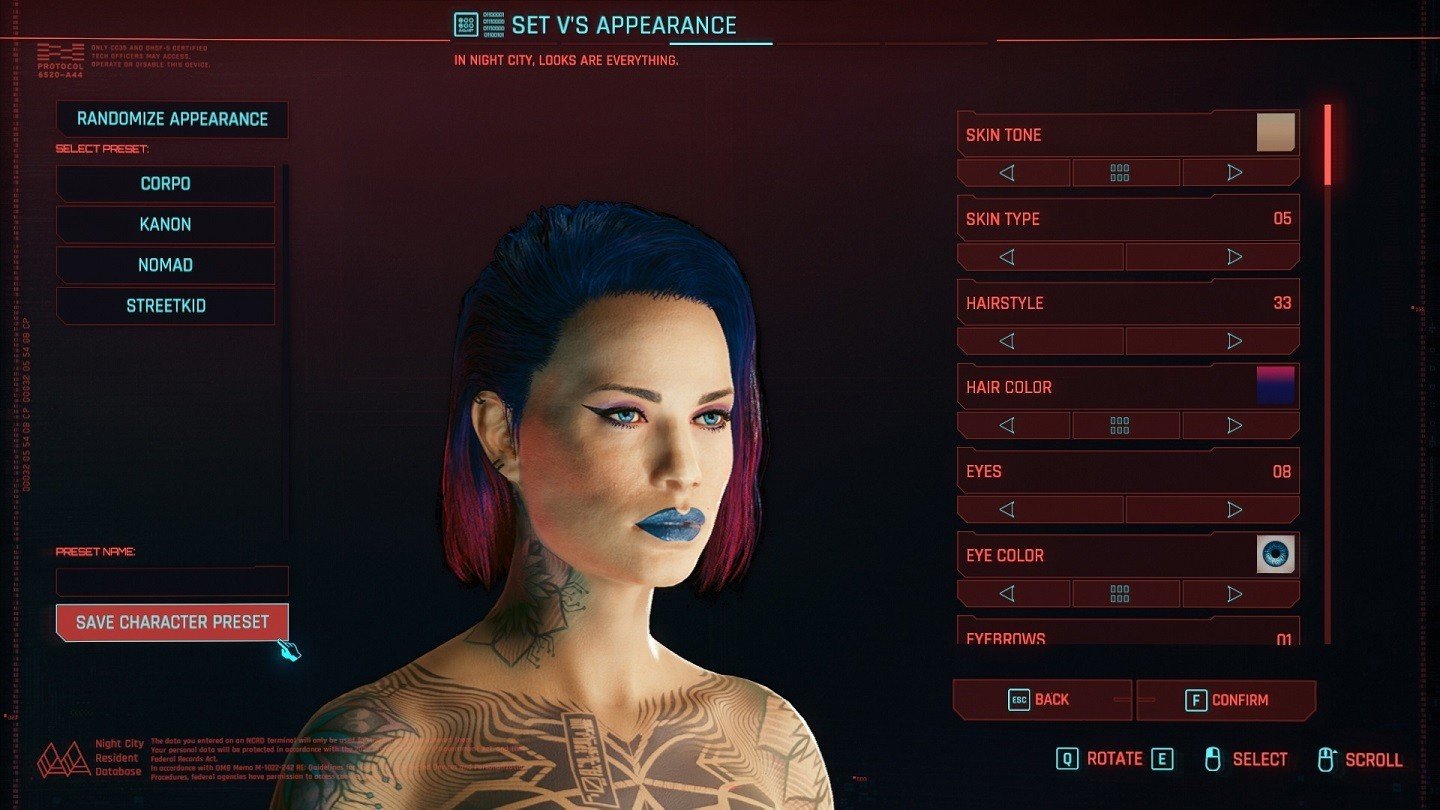
Task: Click Save Character Preset
Action: coord(171,621)
